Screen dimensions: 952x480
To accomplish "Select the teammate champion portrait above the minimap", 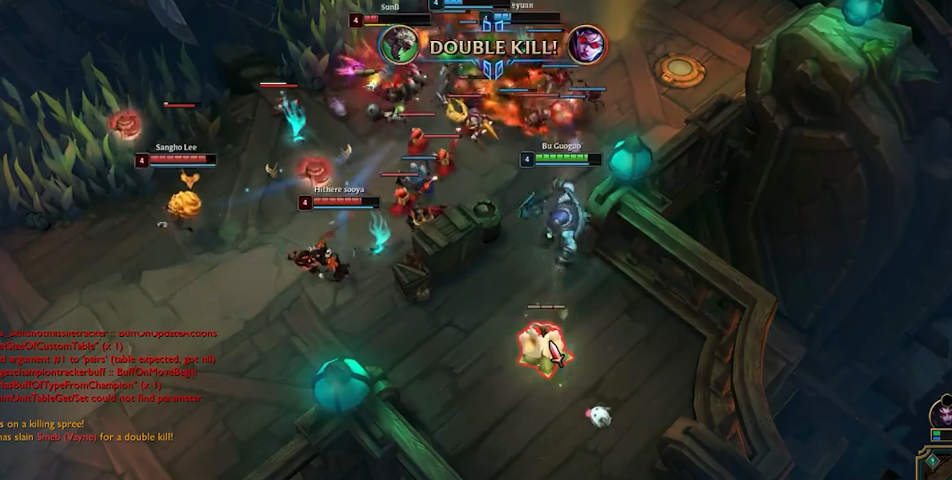I will pyautogui.click(x=942, y=414).
